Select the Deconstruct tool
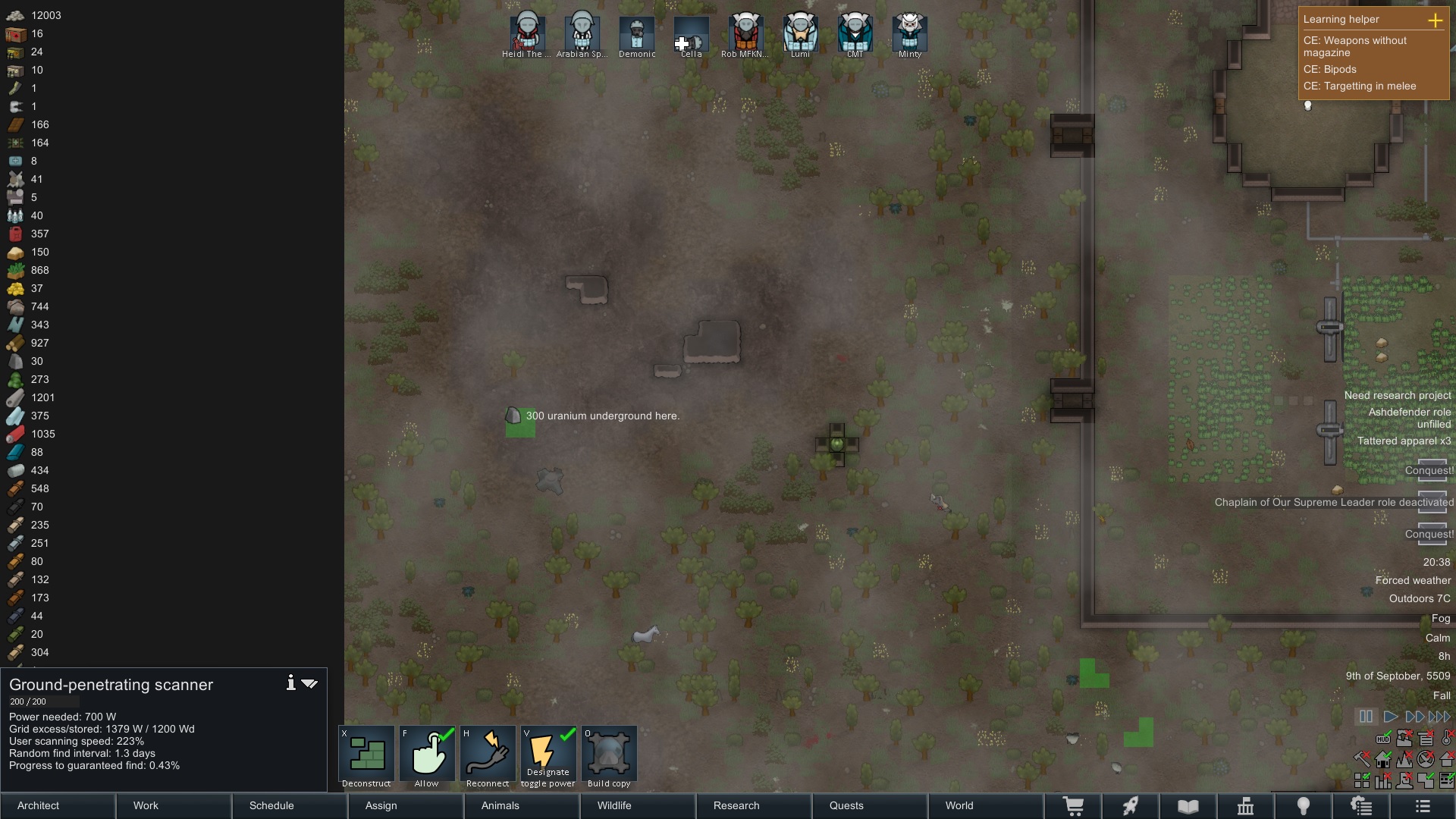The image size is (1456, 819). (x=366, y=756)
